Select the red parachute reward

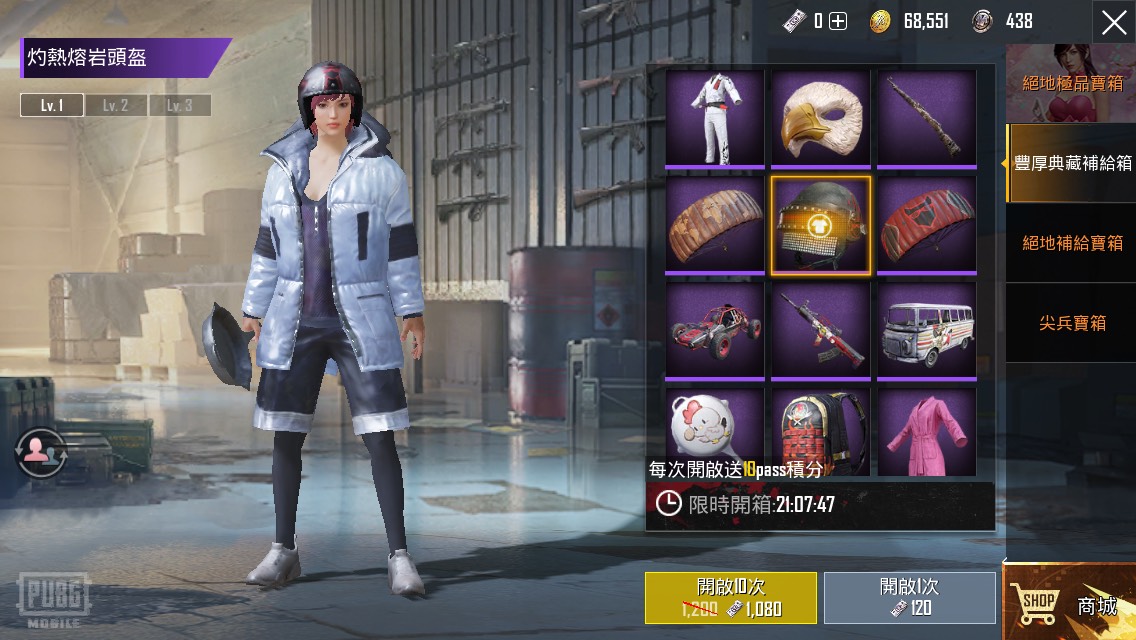coord(927,225)
